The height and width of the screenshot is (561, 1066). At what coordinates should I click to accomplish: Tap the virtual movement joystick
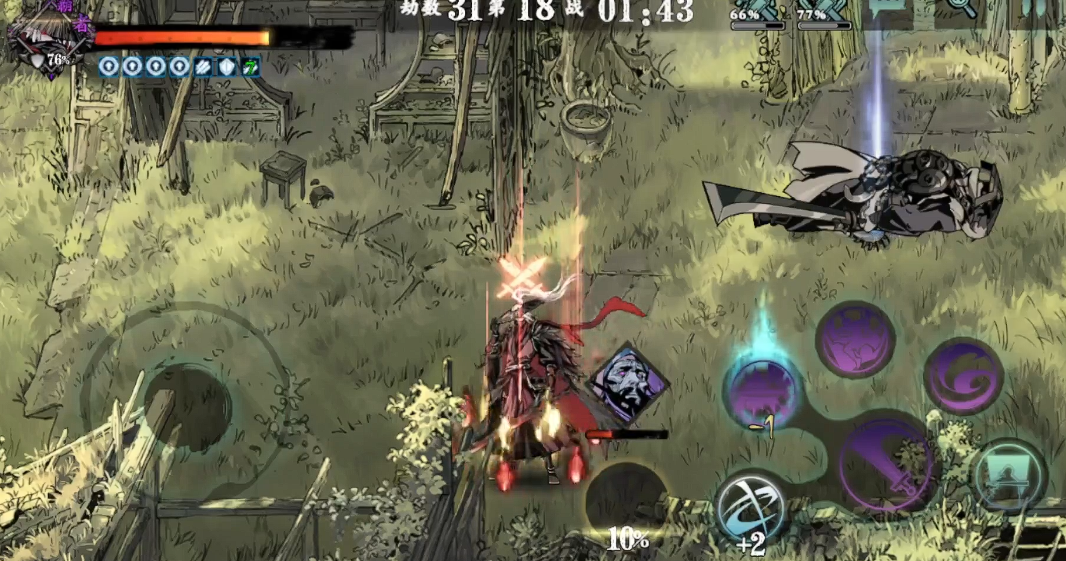pos(188,406)
